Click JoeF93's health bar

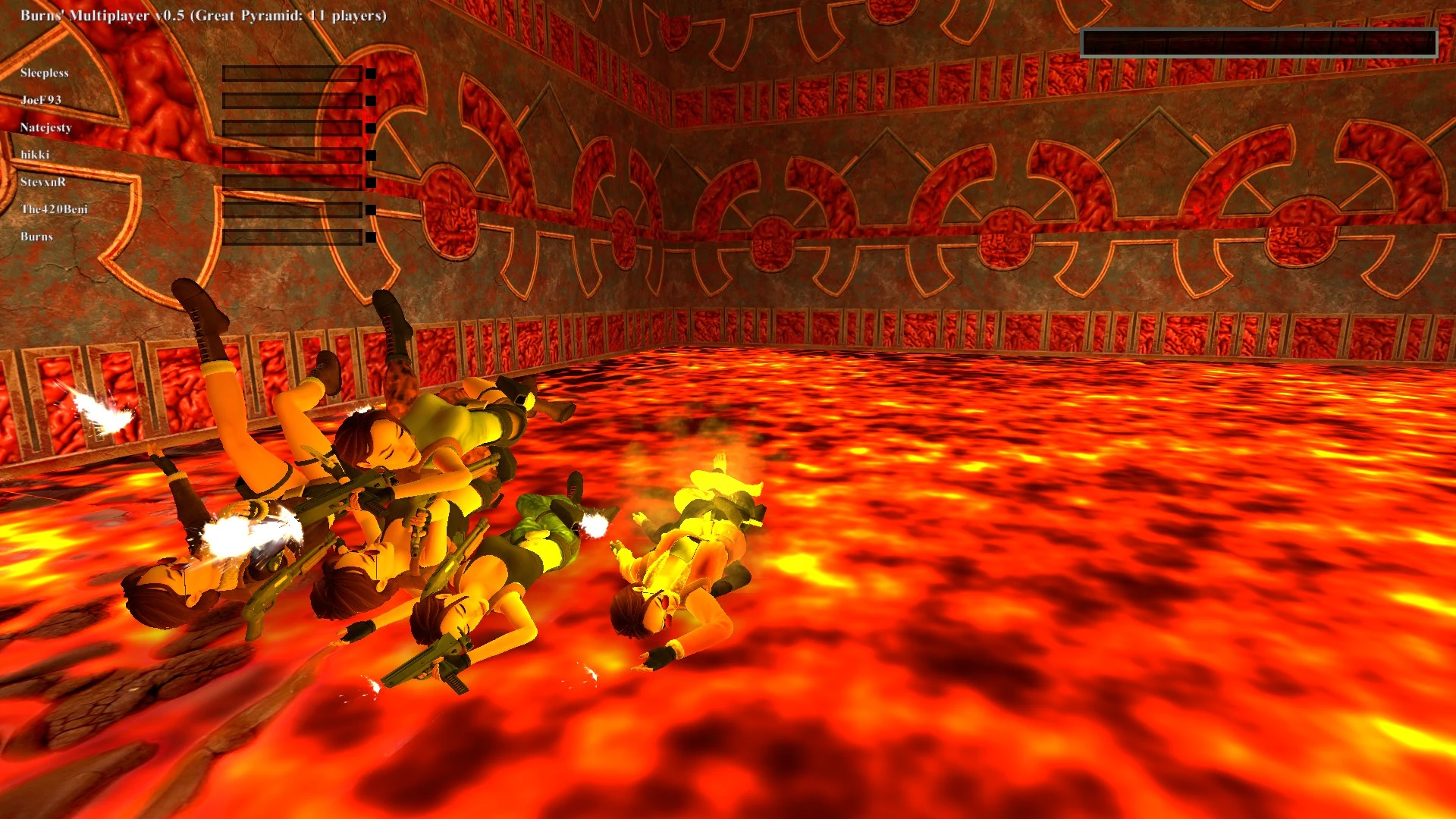pyautogui.click(x=292, y=99)
